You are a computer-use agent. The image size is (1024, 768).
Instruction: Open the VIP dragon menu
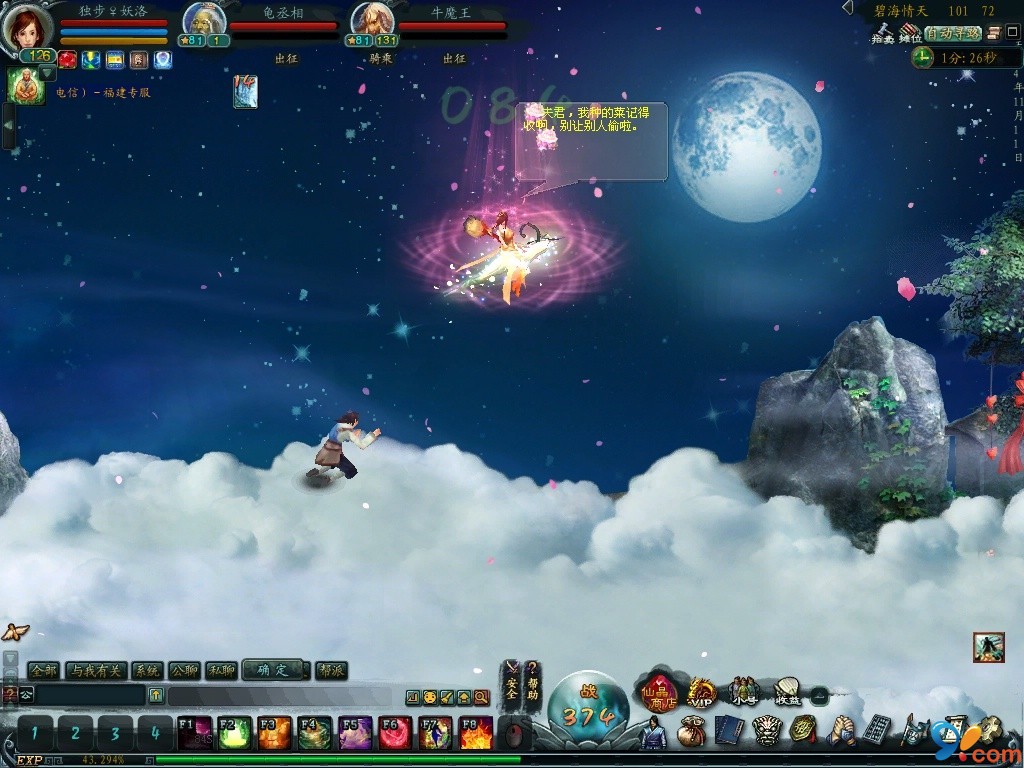(x=702, y=692)
